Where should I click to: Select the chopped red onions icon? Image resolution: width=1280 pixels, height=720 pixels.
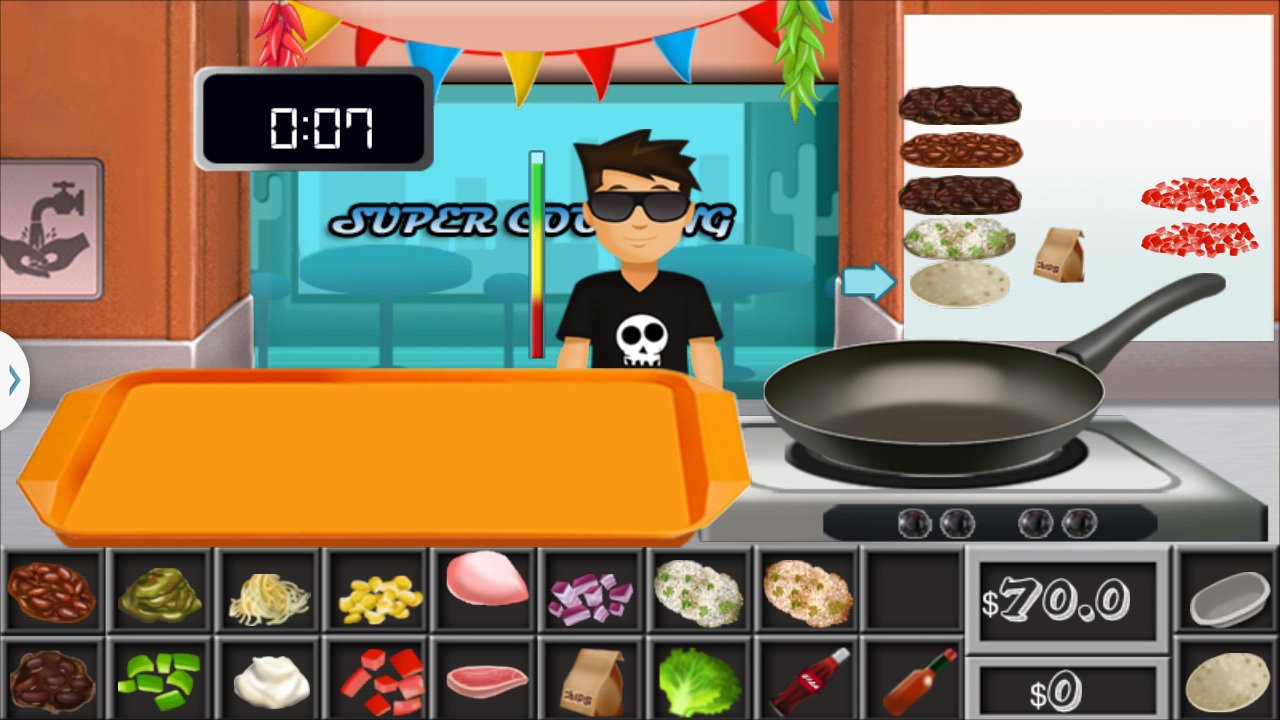tap(594, 594)
